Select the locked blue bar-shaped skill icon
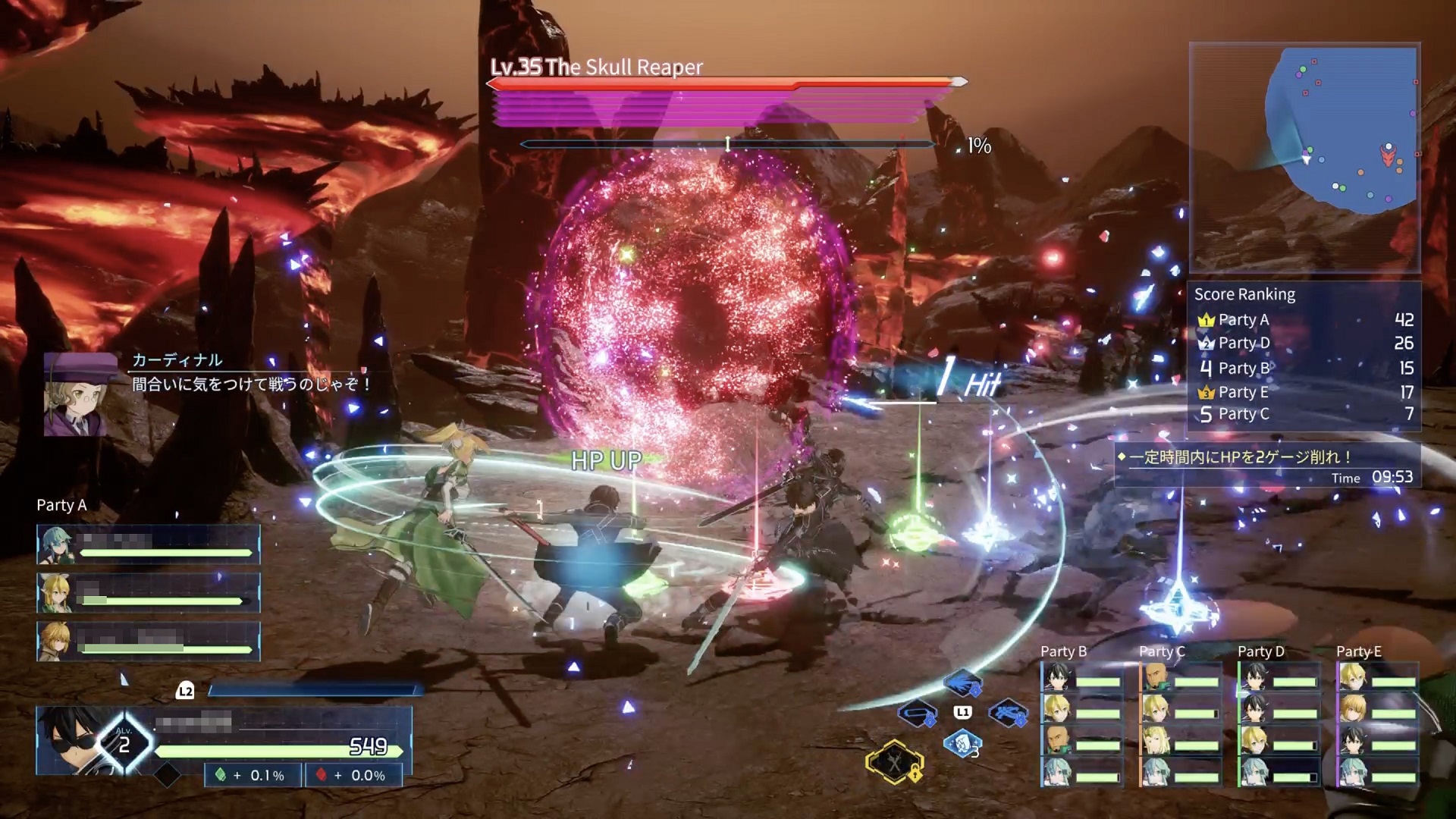The image size is (1456, 819). coord(918,714)
